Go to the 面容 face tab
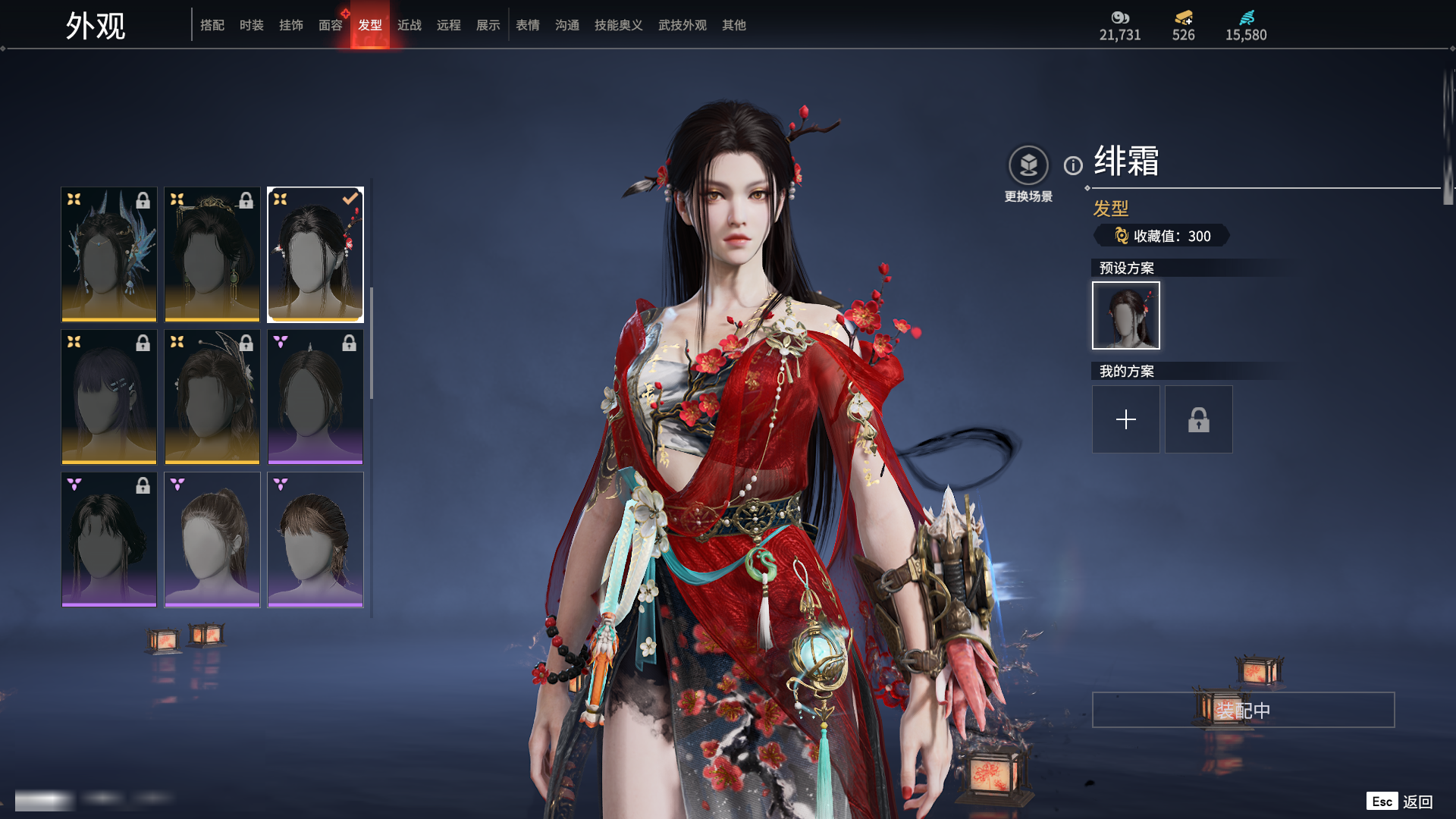 tap(330, 25)
